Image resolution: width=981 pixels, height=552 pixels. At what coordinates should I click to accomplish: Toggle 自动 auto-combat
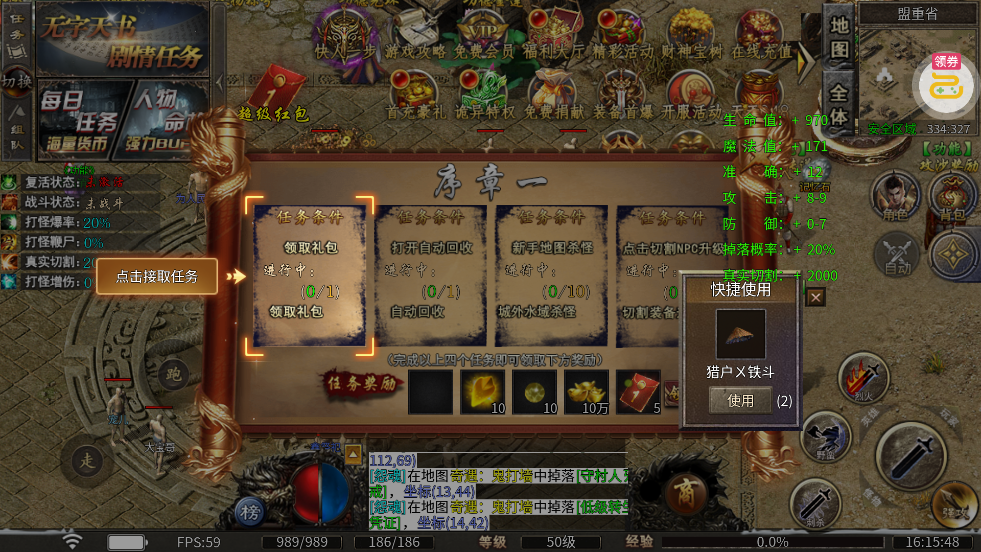(x=897, y=253)
